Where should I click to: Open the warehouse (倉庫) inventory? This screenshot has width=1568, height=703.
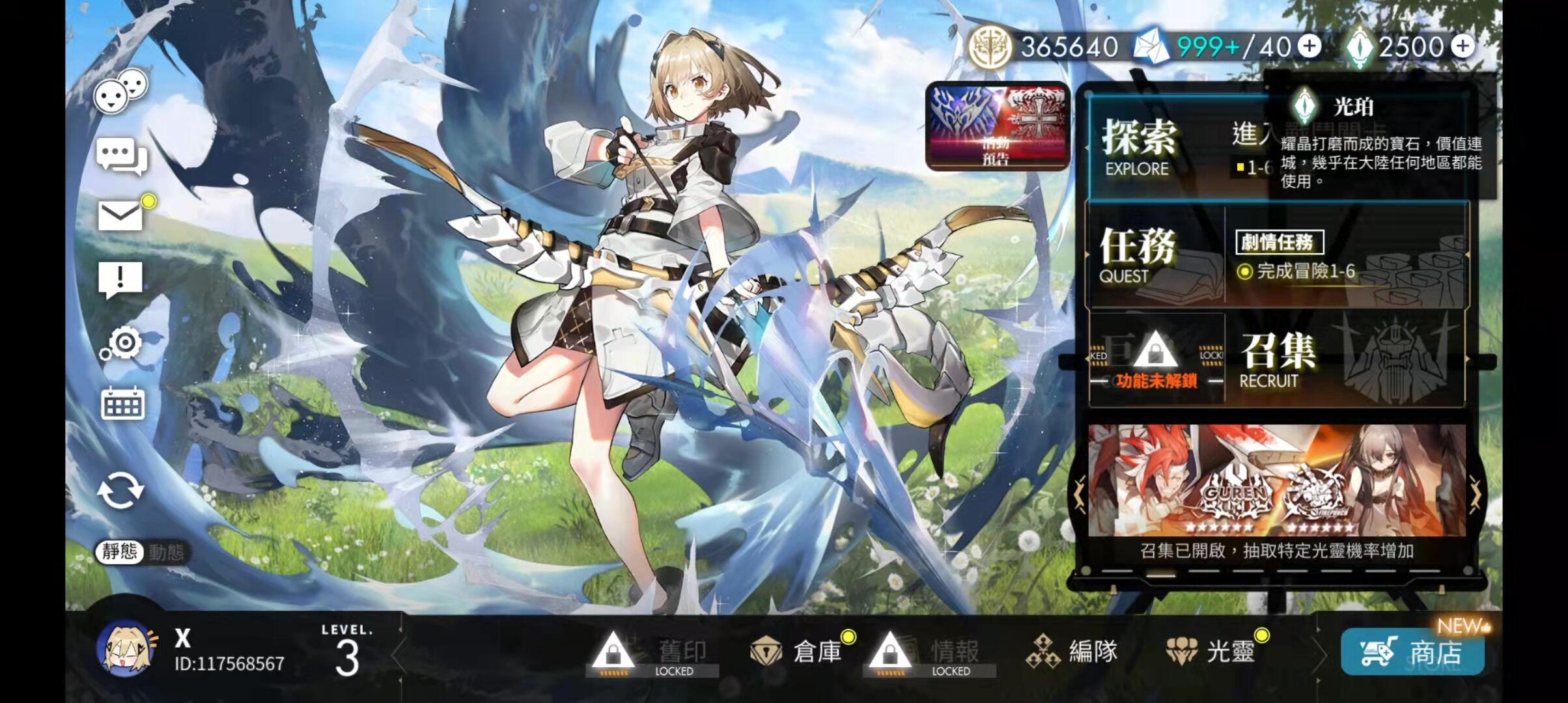point(798,651)
